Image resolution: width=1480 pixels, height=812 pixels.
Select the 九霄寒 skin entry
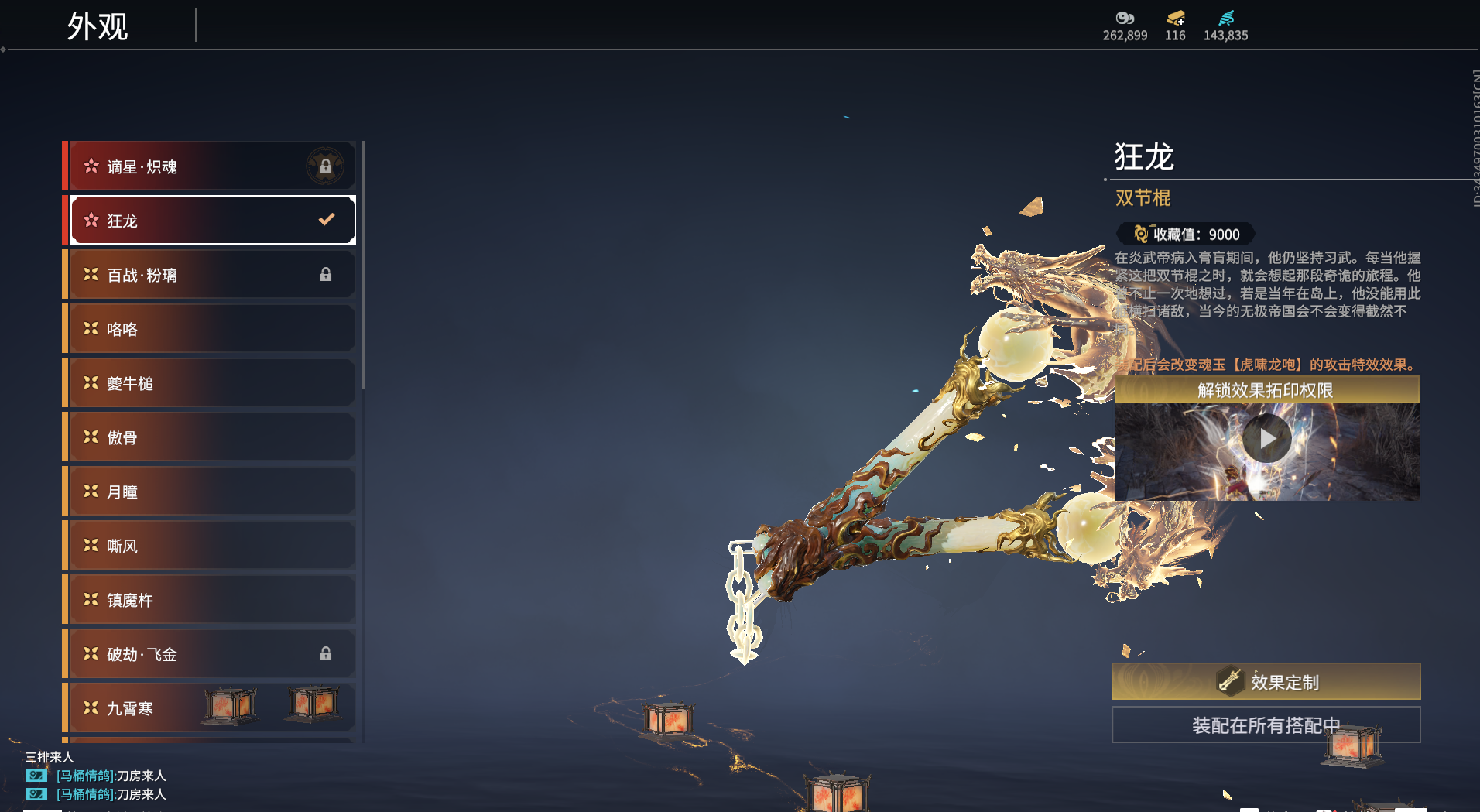coord(139,708)
